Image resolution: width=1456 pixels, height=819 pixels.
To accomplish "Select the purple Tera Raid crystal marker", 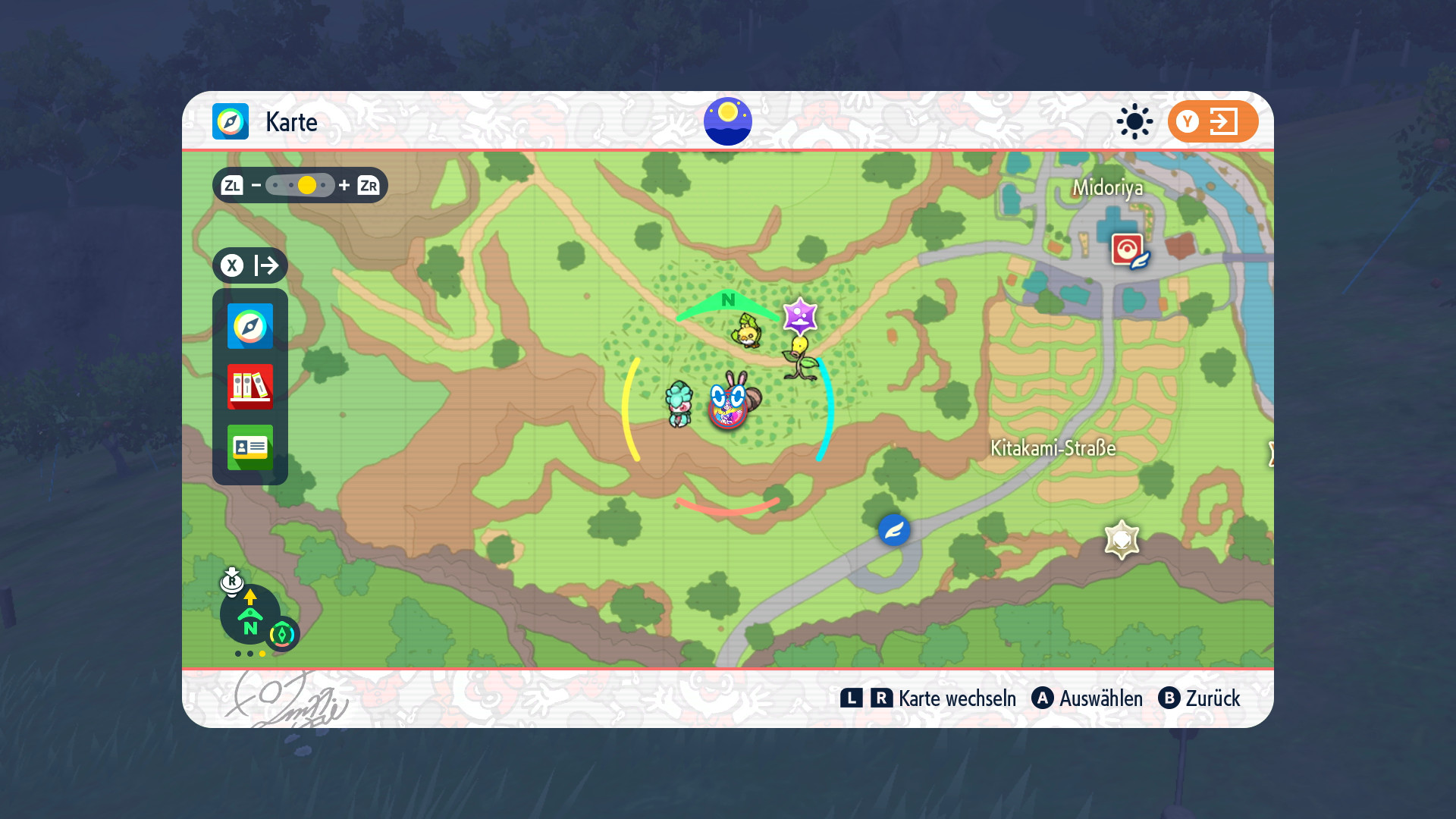I will coord(800,316).
